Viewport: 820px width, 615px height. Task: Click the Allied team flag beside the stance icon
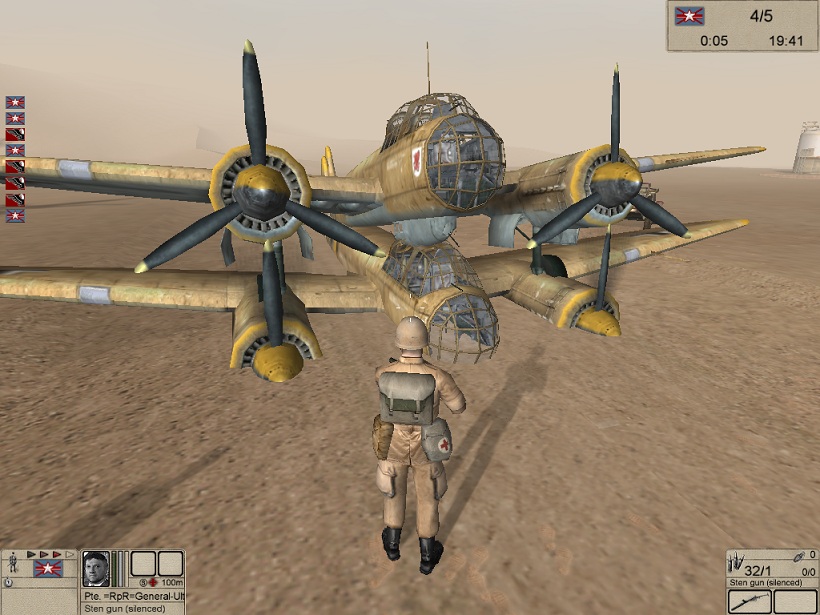(x=46, y=569)
